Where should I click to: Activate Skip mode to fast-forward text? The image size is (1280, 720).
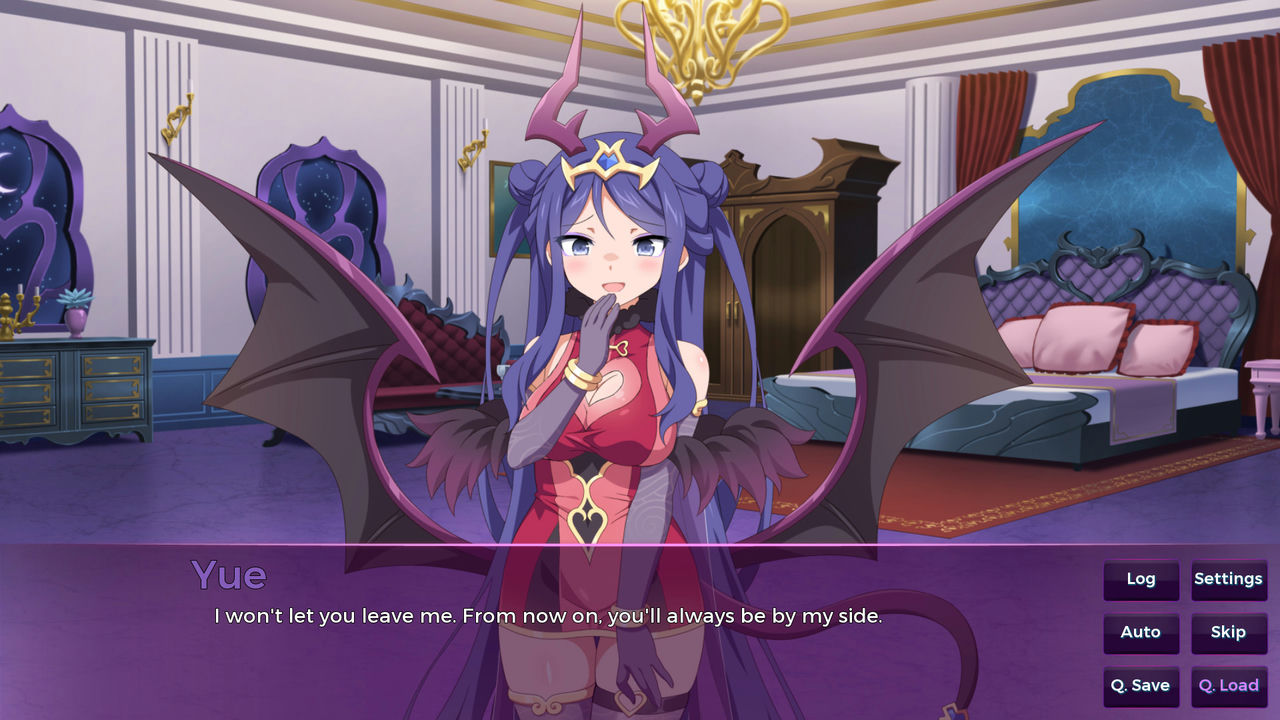pos(1229,633)
